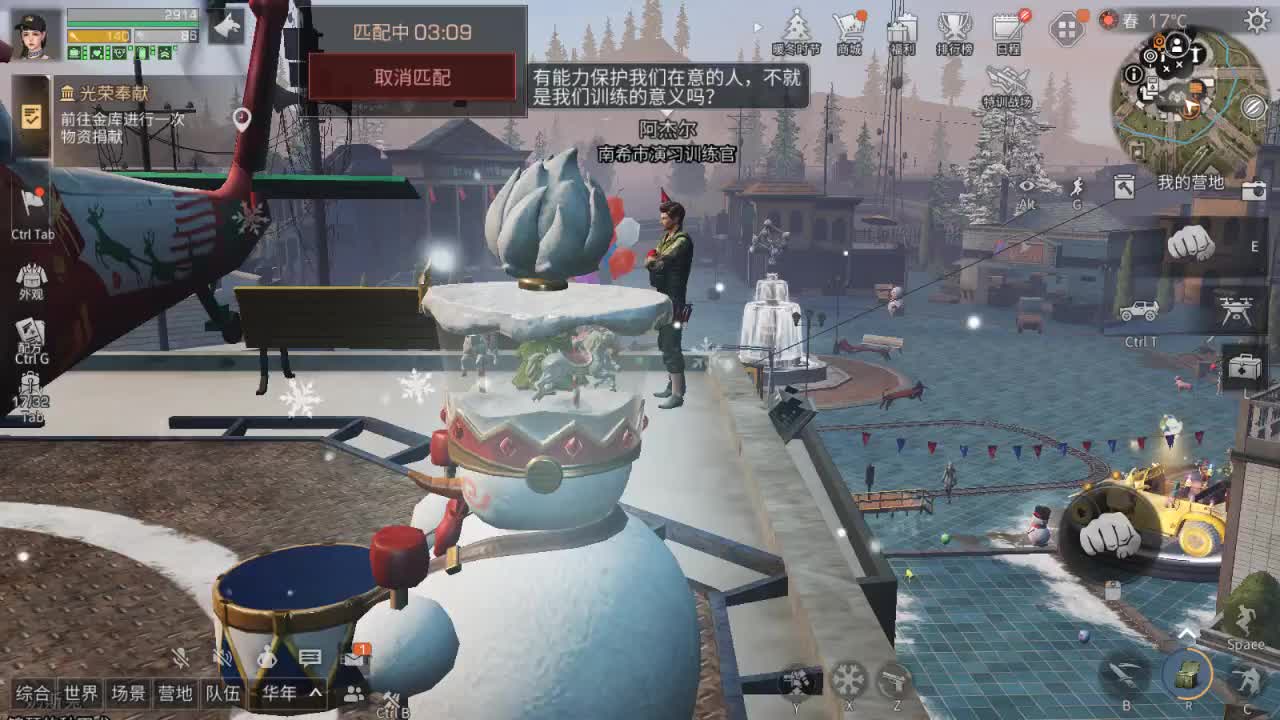The image size is (1280, 720).
Task: Switch chat to the 世界 channel
Action: (x=81, y=693)
